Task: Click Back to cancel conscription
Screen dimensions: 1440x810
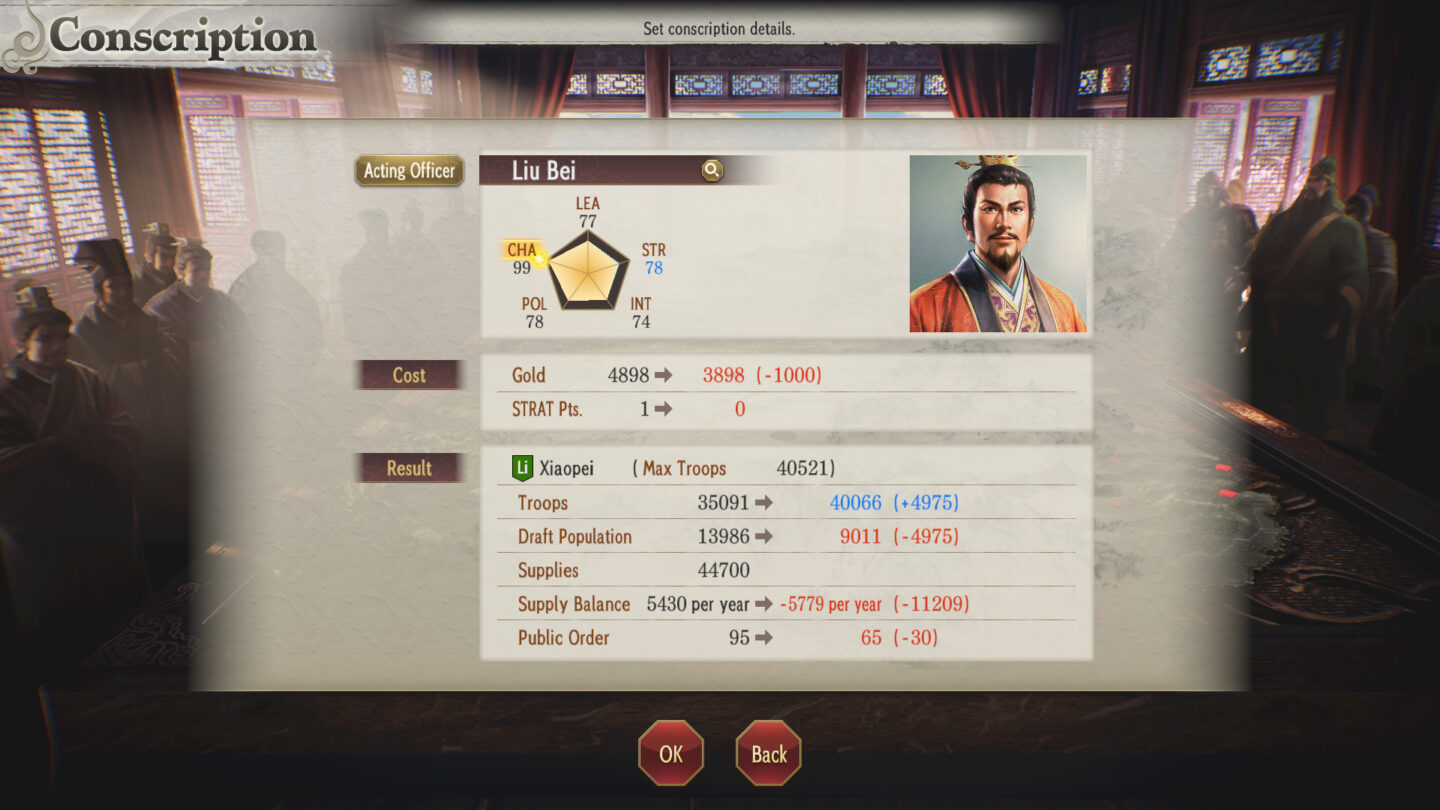Action: point(768,752)
